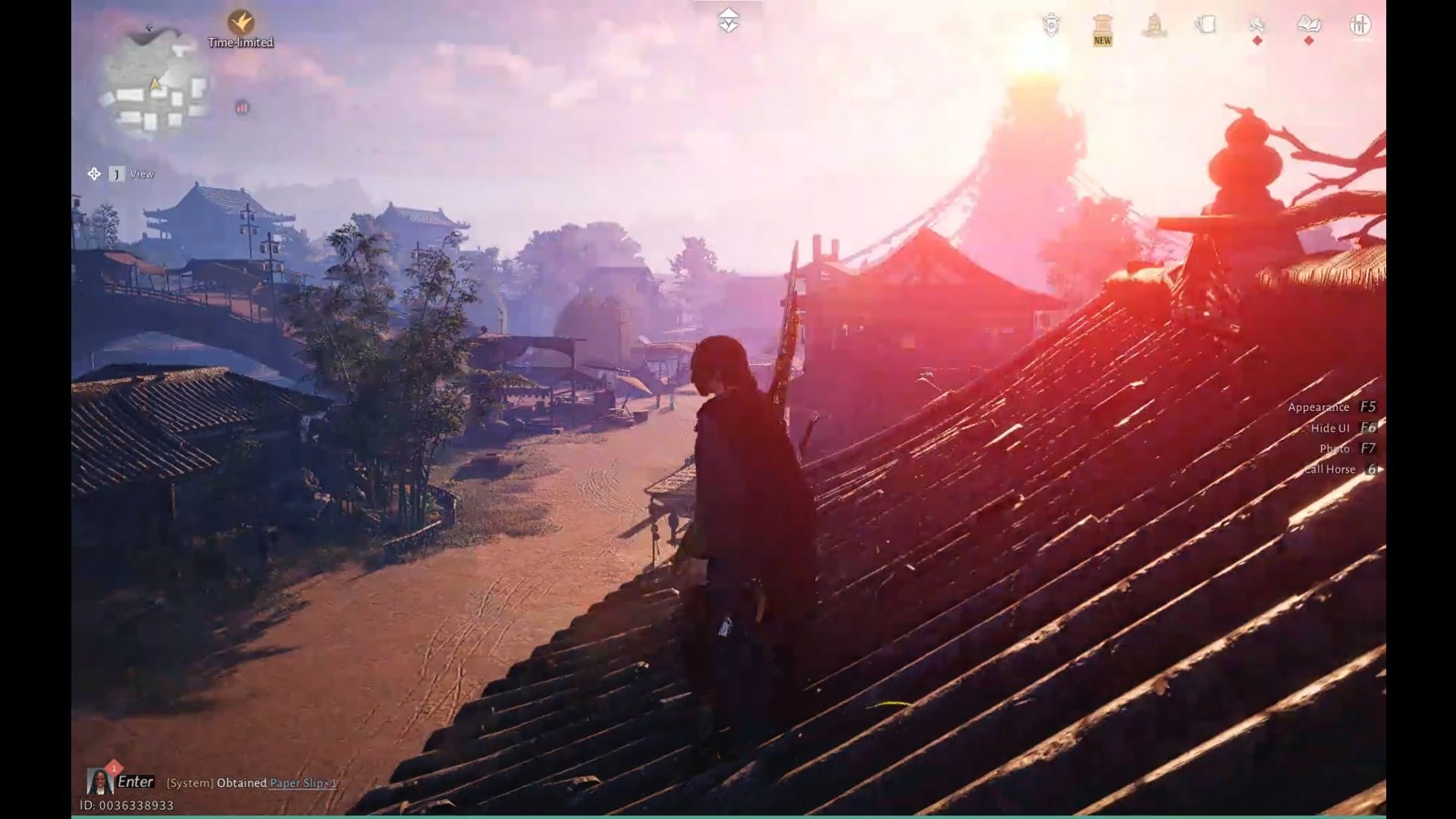Viewport: 1456px width, 819px height.
Task: Click the shield emblem icon in top toolbar
Action: tap(1050, 23)
